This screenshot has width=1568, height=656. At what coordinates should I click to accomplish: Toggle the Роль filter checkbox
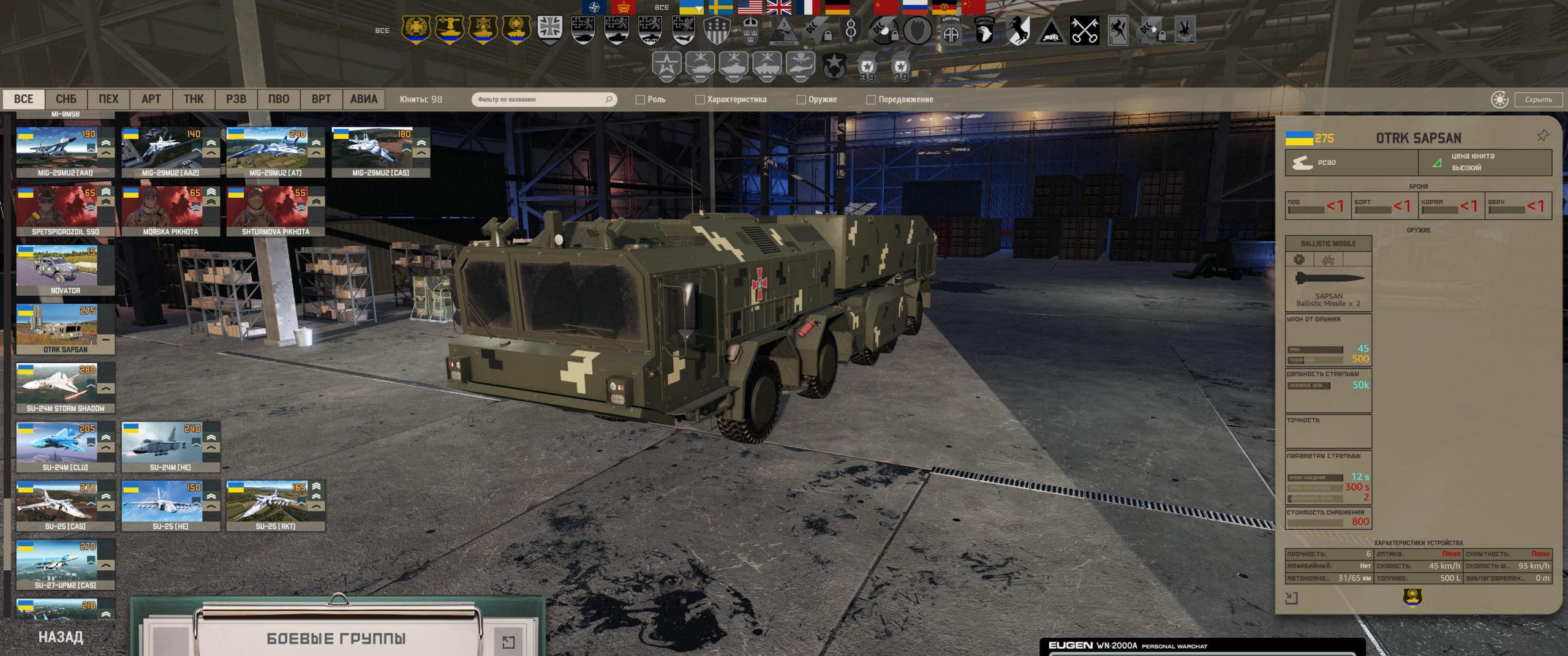point(641,100)
